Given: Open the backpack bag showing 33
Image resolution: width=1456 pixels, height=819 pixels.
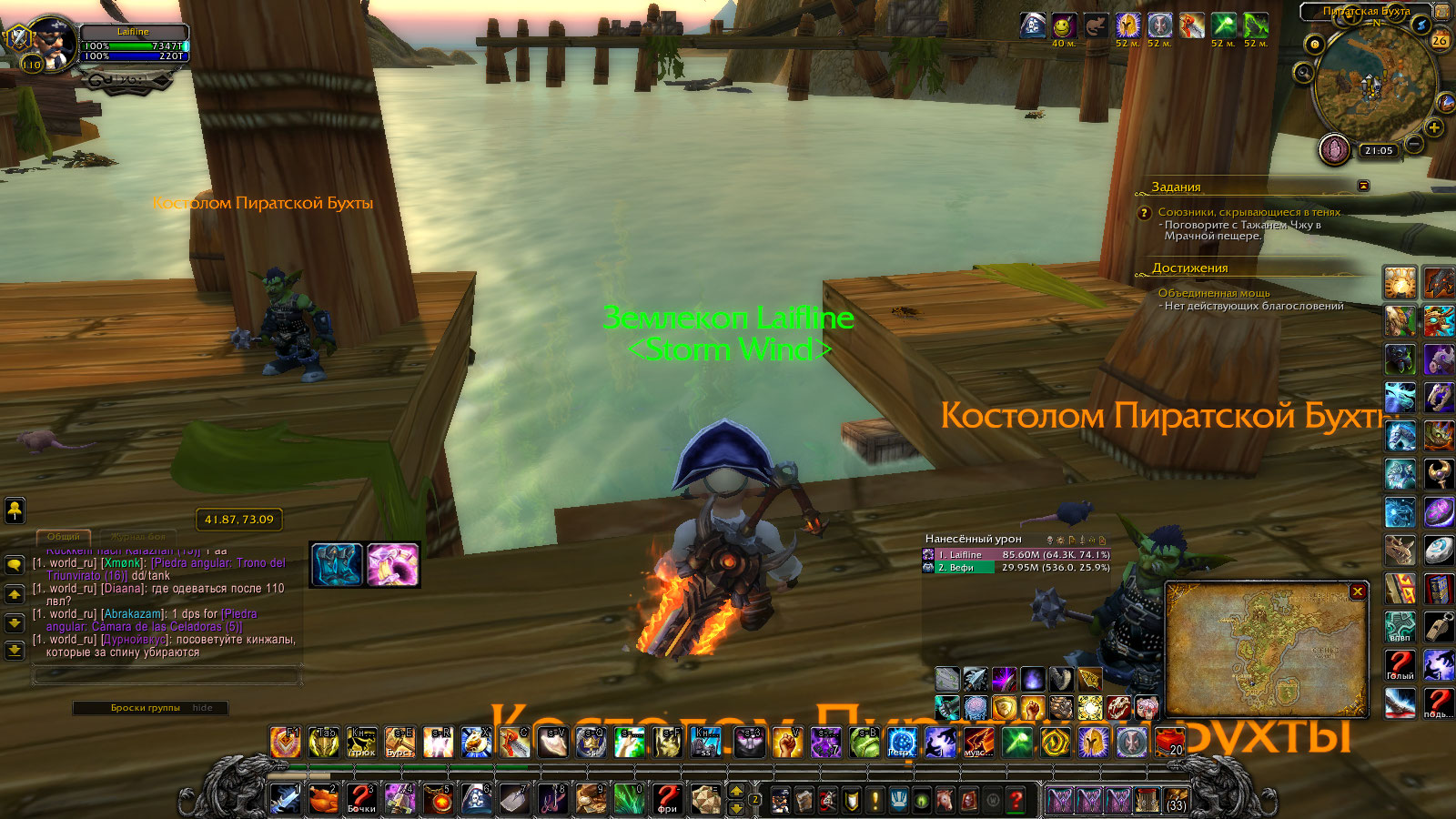Looking at the screenshot, I should click(x=1176, y=800).
